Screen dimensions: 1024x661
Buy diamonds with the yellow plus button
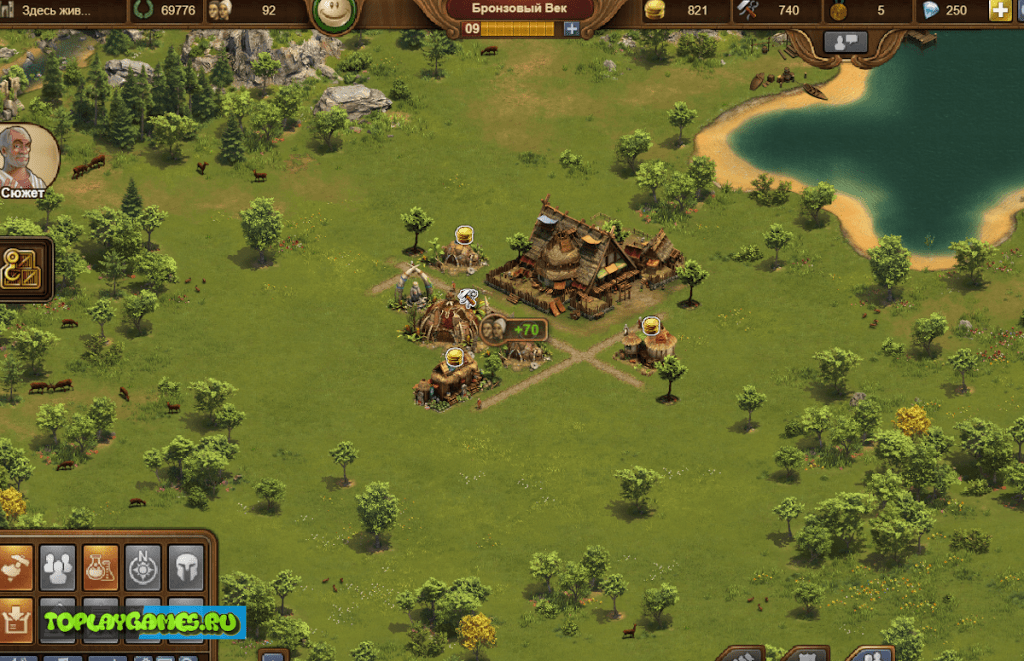[x=999, y=11]
